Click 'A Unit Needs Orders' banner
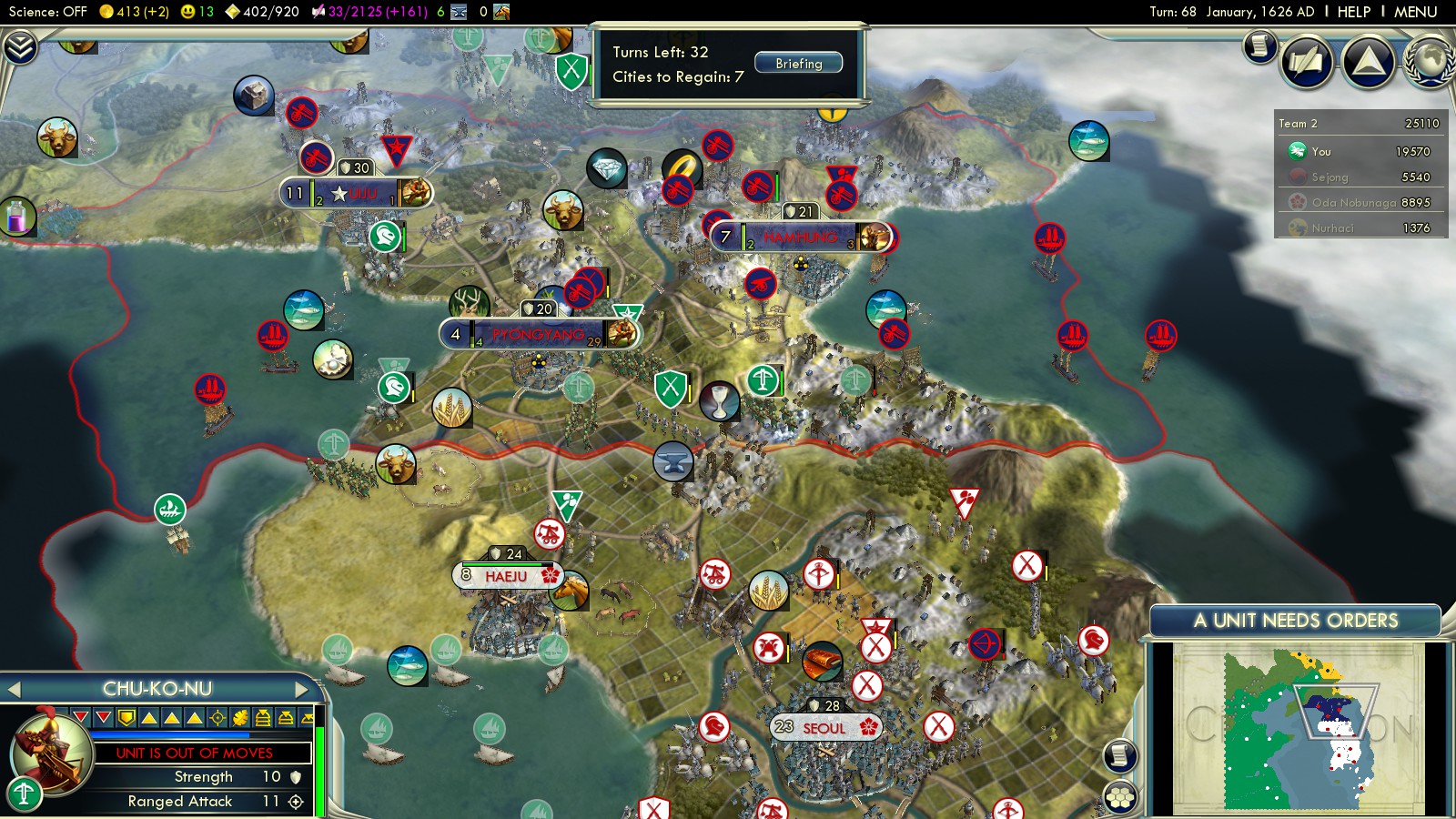 tap(1295, 621)
